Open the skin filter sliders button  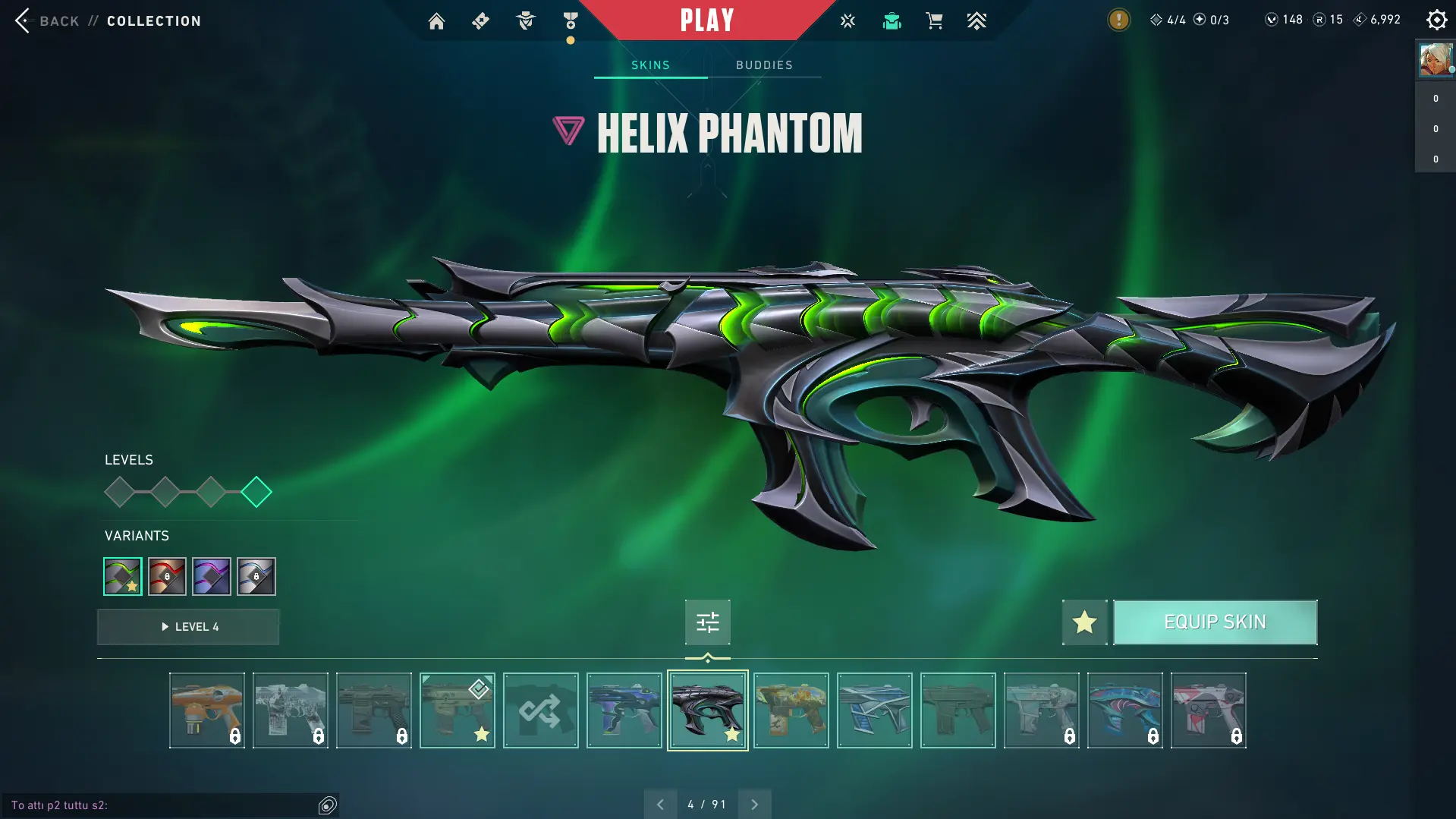[x=707, y=622]
